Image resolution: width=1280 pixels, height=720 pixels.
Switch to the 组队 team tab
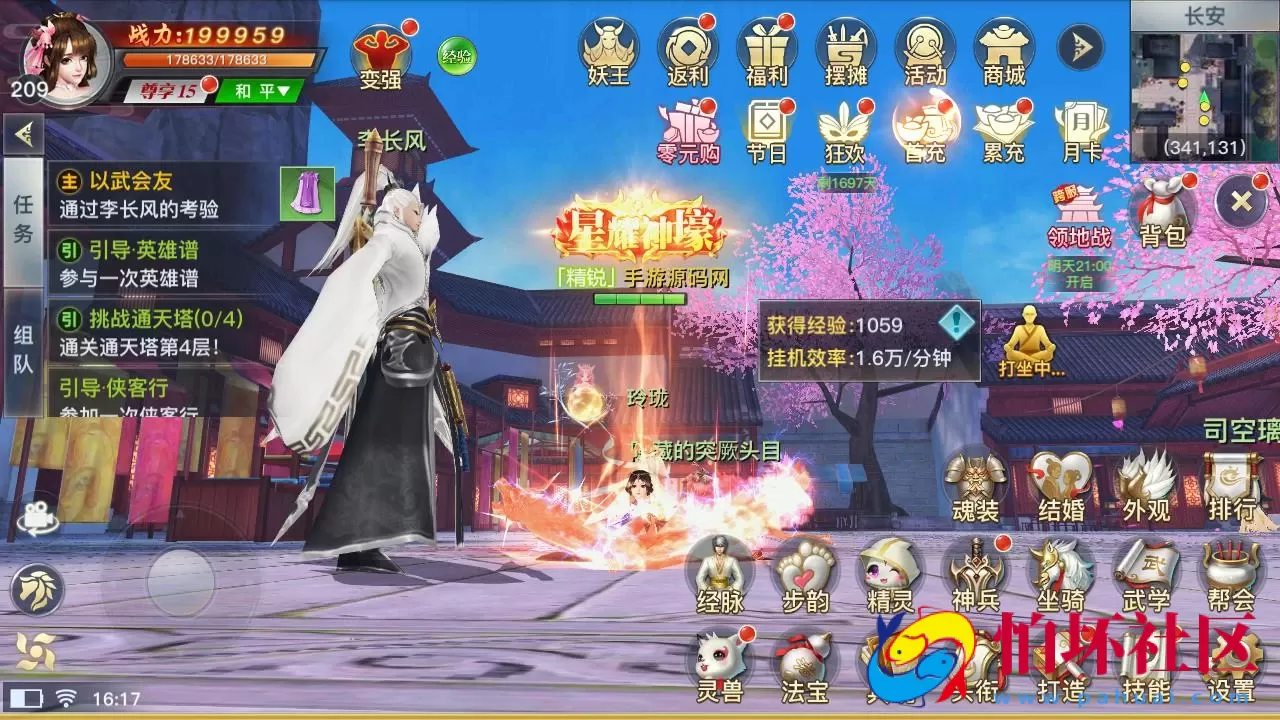pos(21,344)
